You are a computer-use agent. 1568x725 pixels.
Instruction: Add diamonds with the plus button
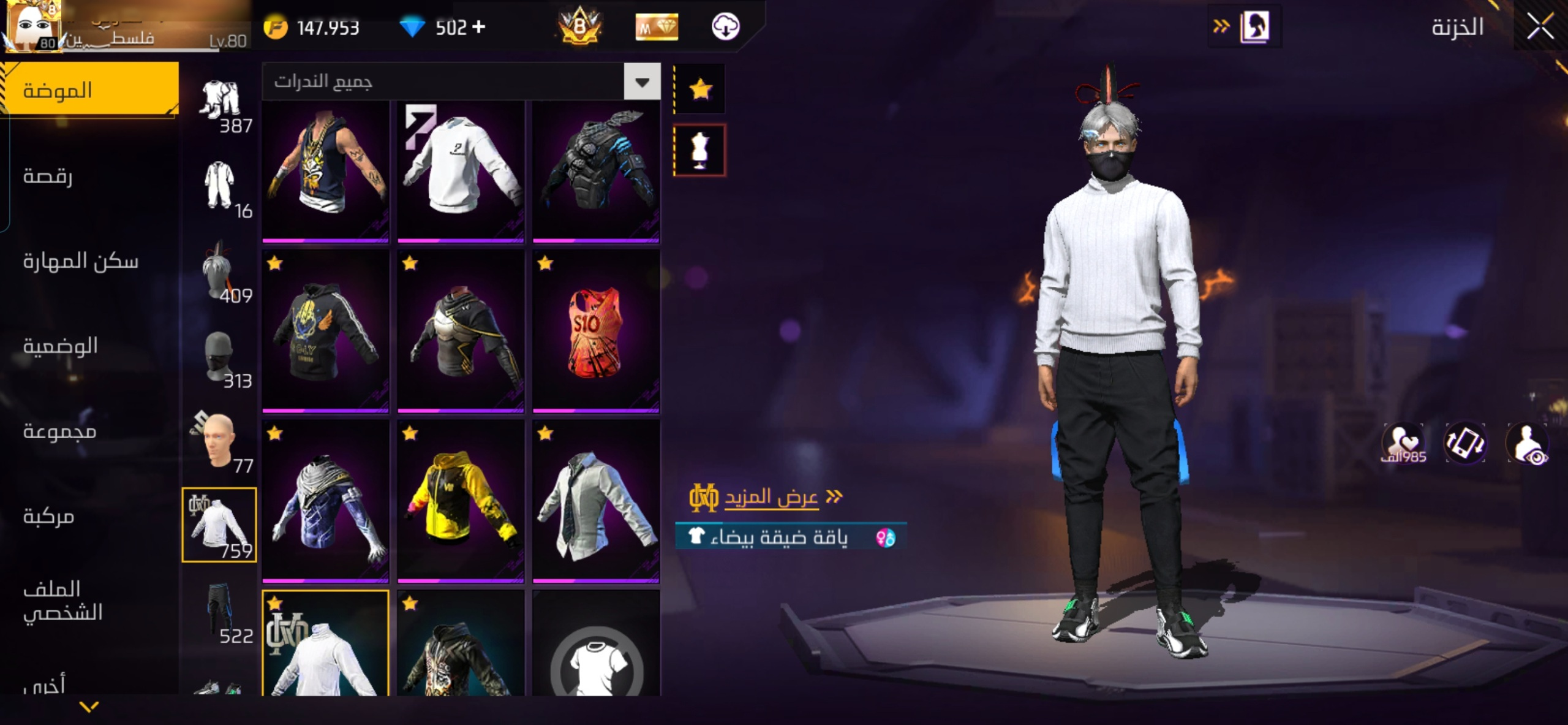click(x=479, y=27)
